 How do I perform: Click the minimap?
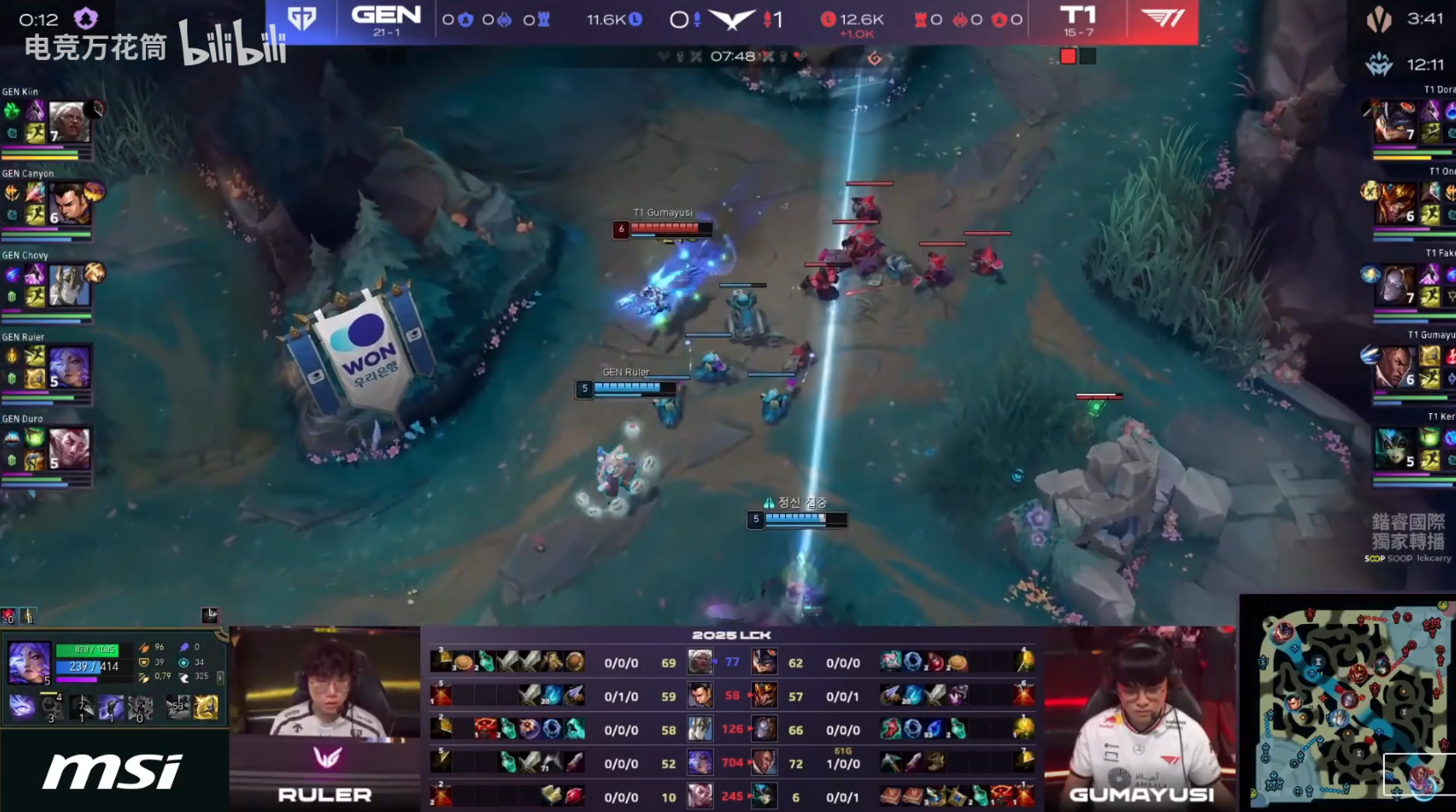[x=1348, y=704]
